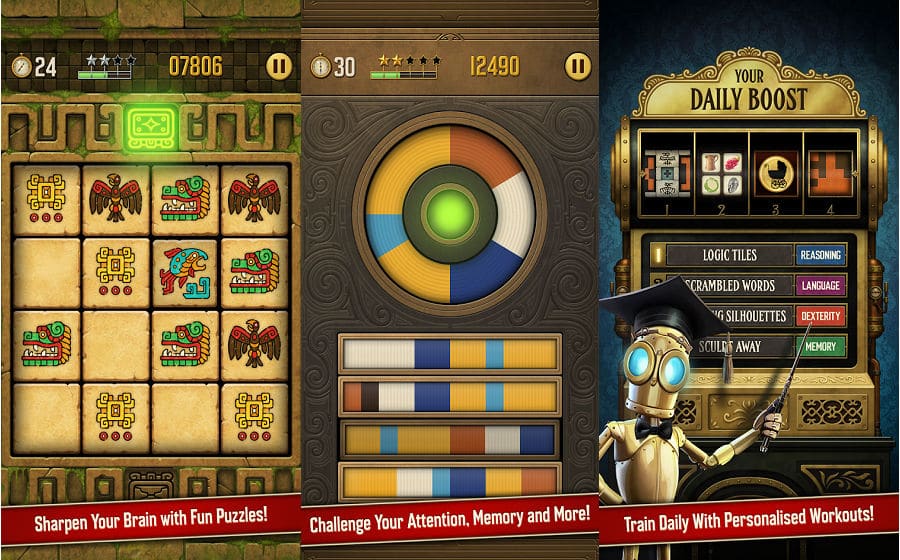900x560 pixels.
Task: Pause the game showing score 12490
Action: (578, 67)
